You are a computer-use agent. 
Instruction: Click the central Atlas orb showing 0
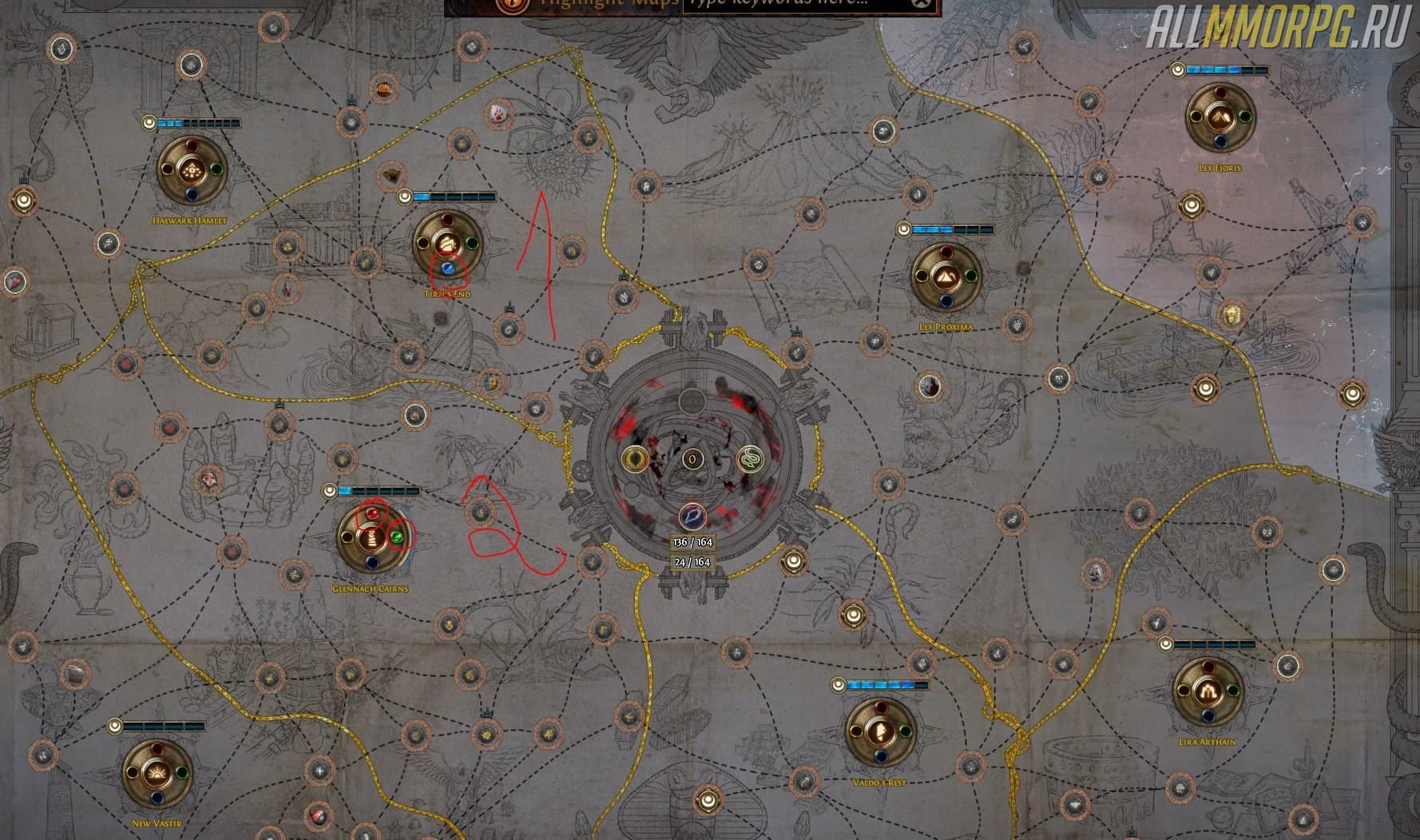pos(692,459)
